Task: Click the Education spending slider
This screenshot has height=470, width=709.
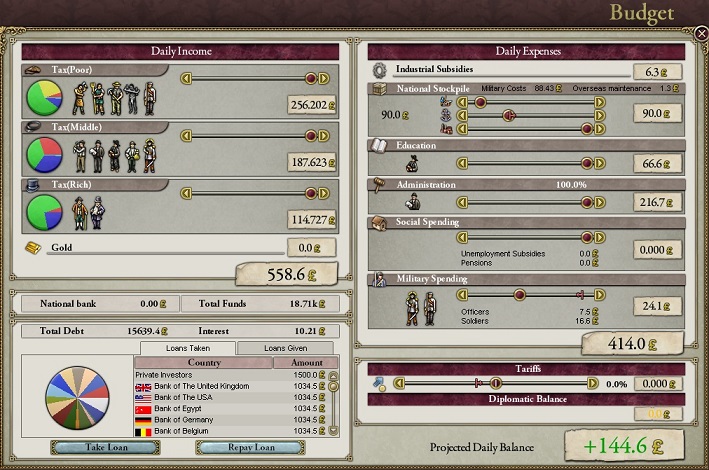Action: (530, 163)
